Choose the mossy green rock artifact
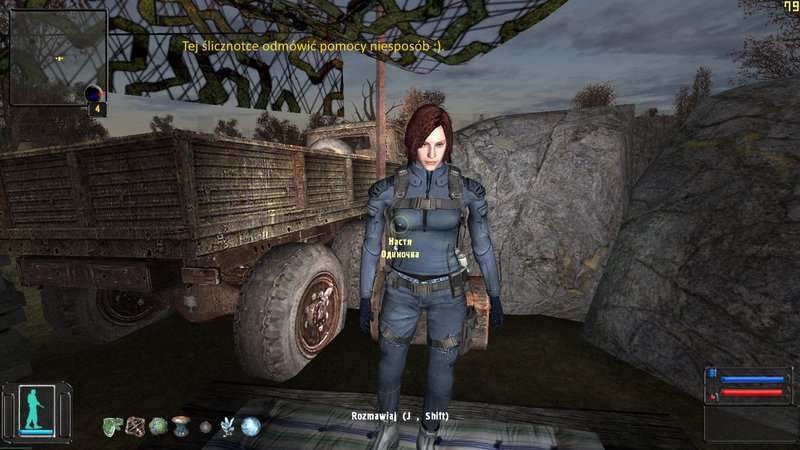The image size is (800, 450). [x=158, y=426]
